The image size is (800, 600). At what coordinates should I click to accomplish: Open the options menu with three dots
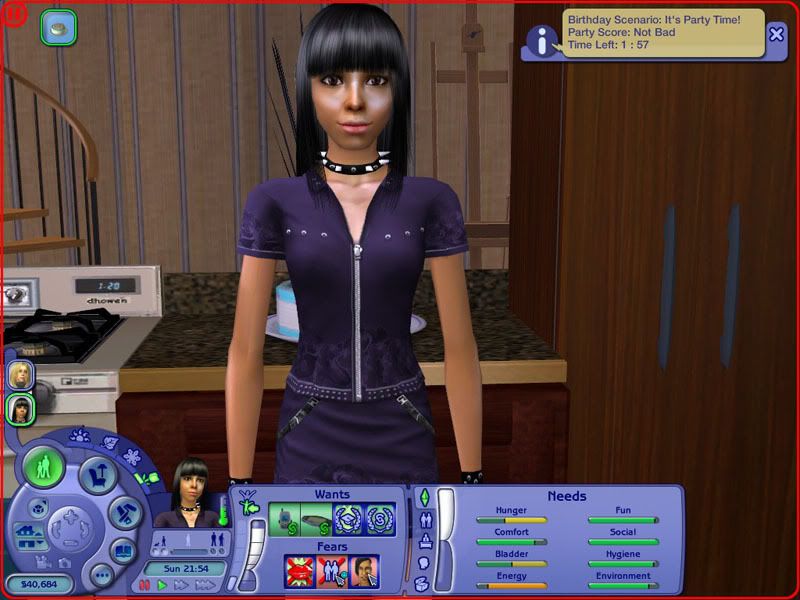tap(101, 575)
